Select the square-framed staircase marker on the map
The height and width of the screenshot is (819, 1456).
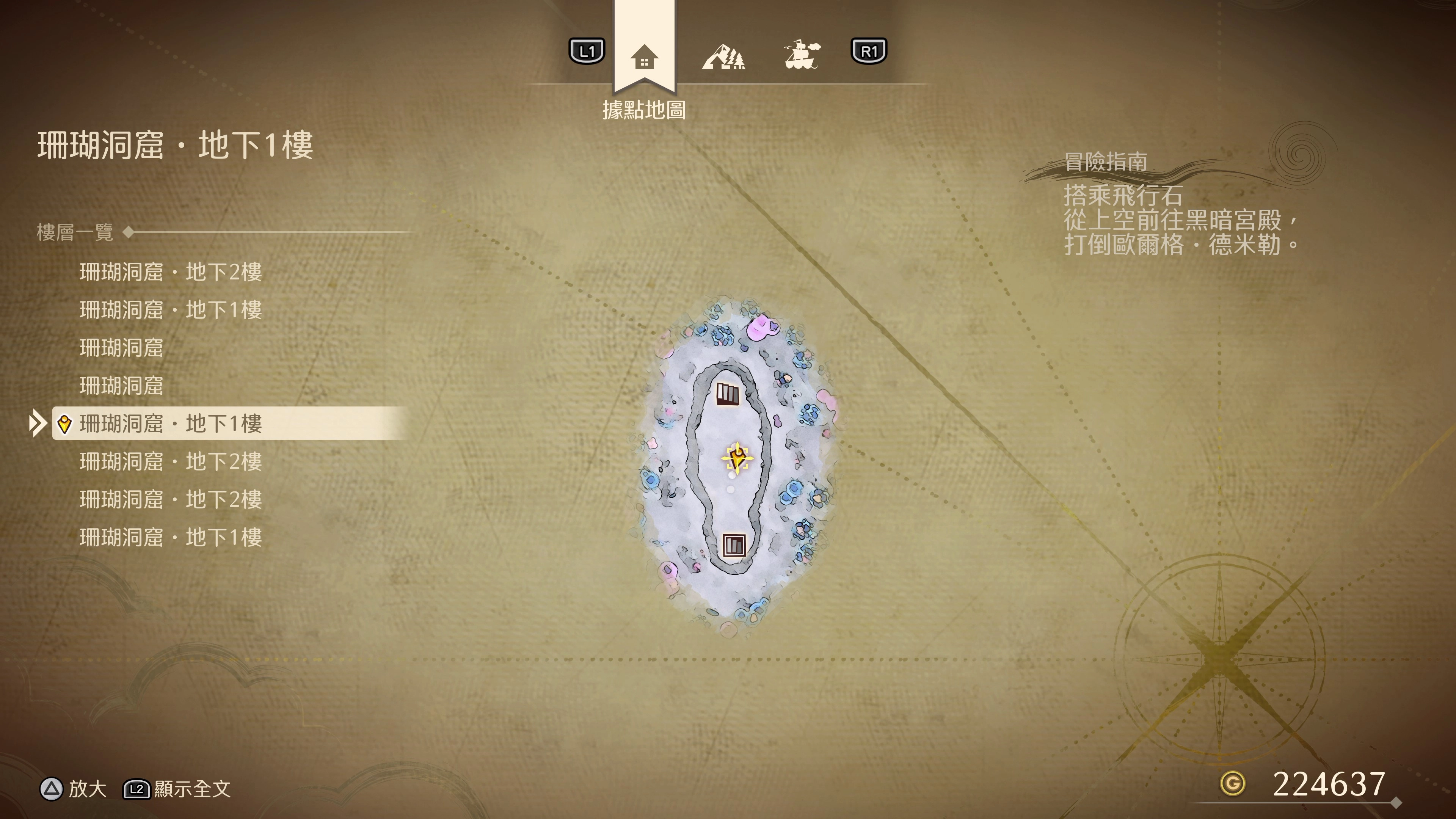coord(734,546)
